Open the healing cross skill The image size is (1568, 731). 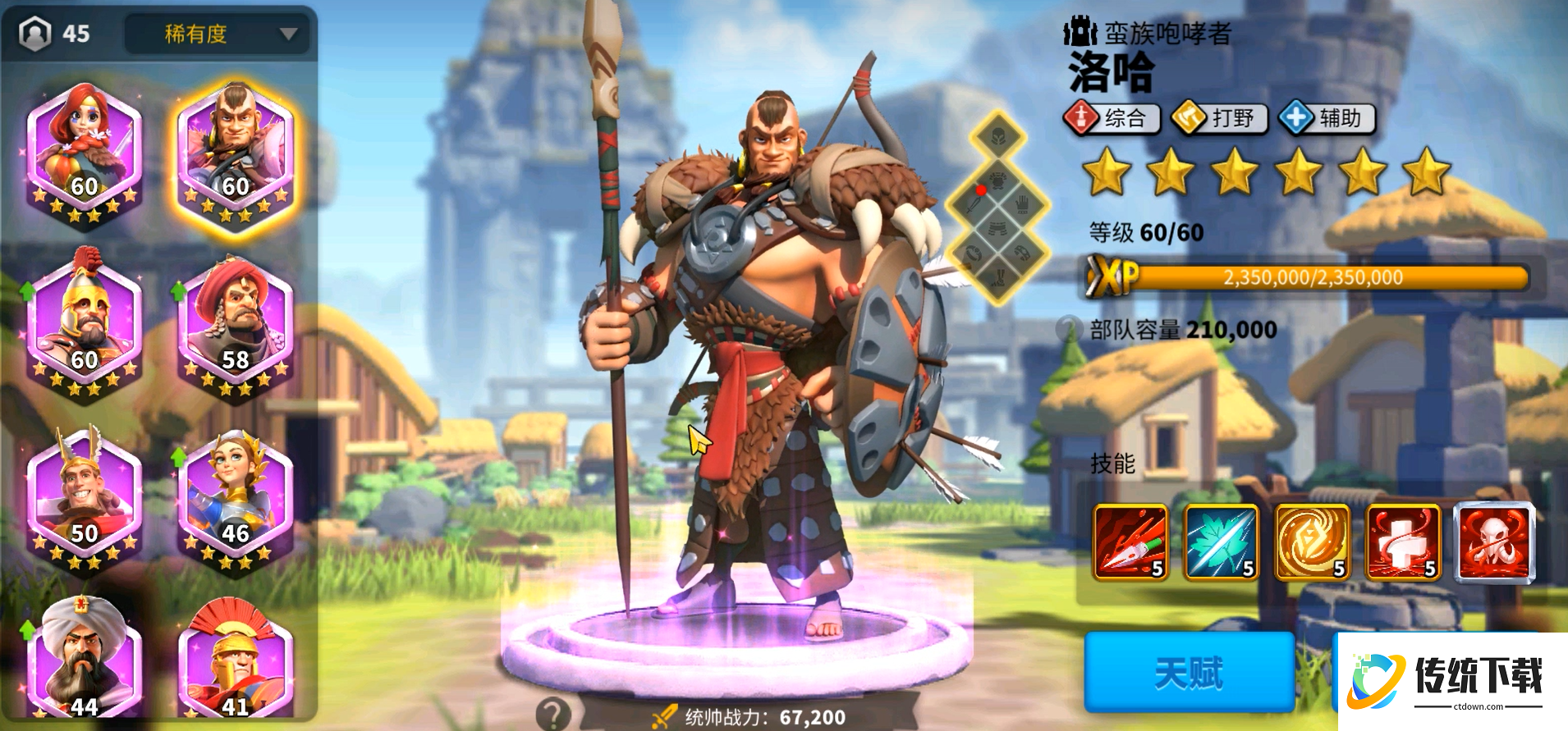coord(1404,544)
